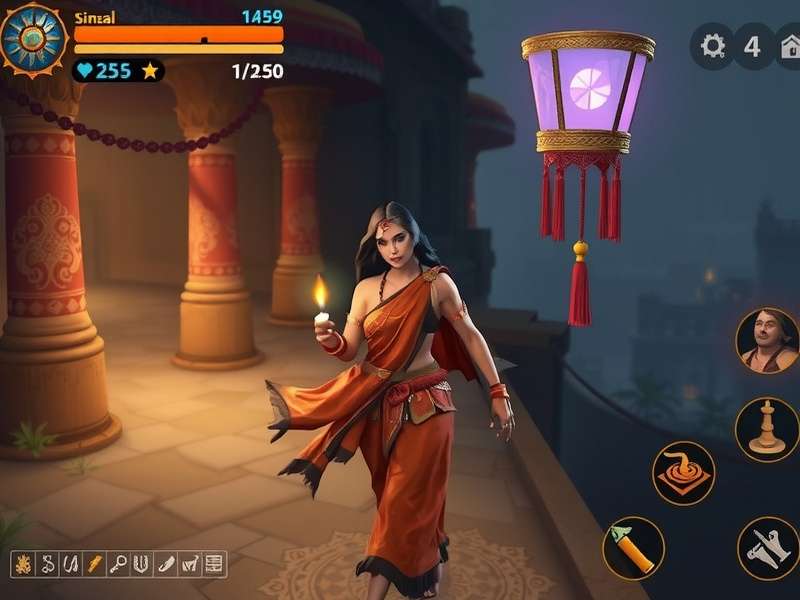
Task: Select the snake-shaped toolbar item
Action: [x=46, y=564]
